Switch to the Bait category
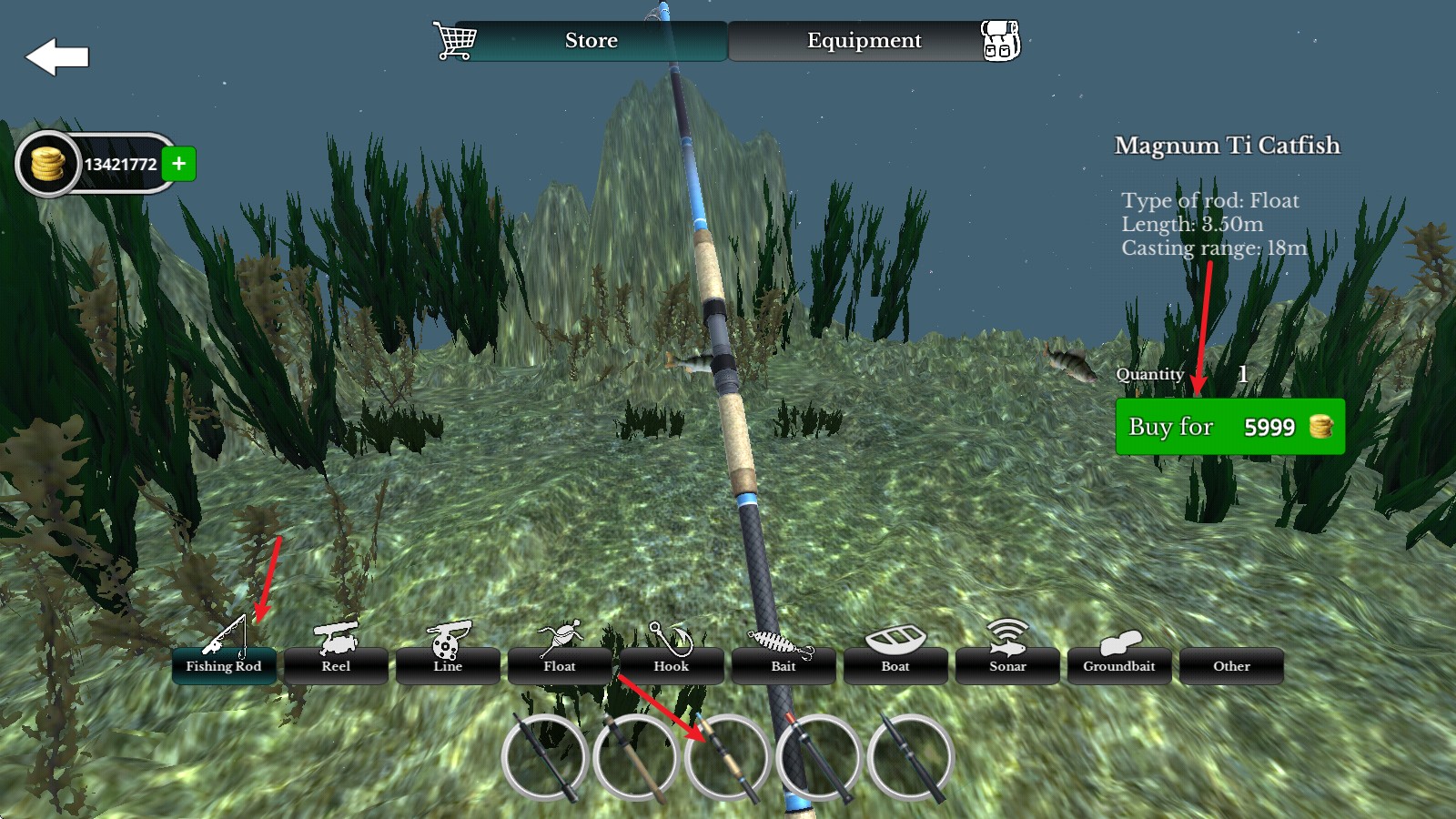 tap(784, 665)
